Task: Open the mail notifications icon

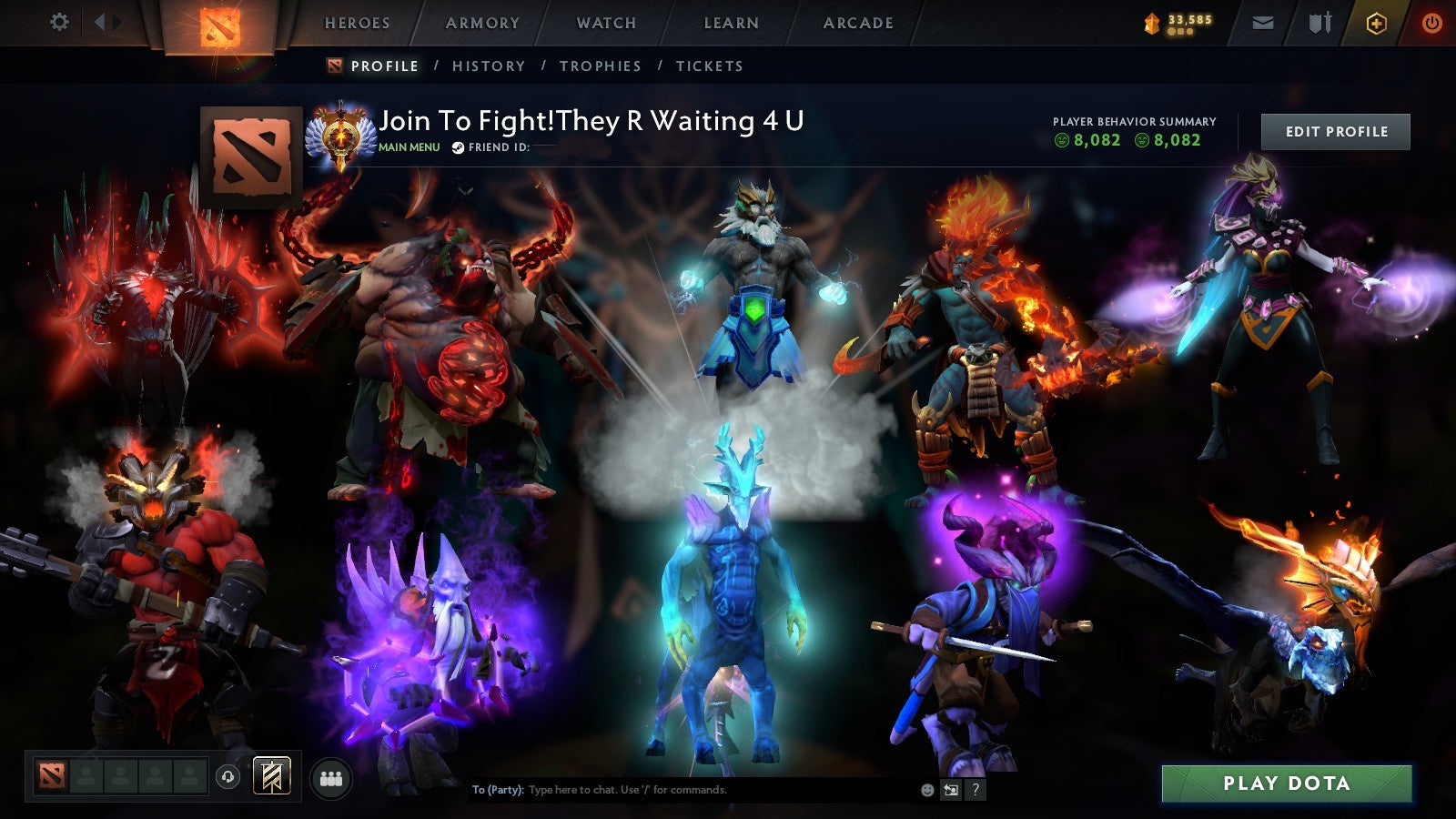Action: pos(1263,24)
